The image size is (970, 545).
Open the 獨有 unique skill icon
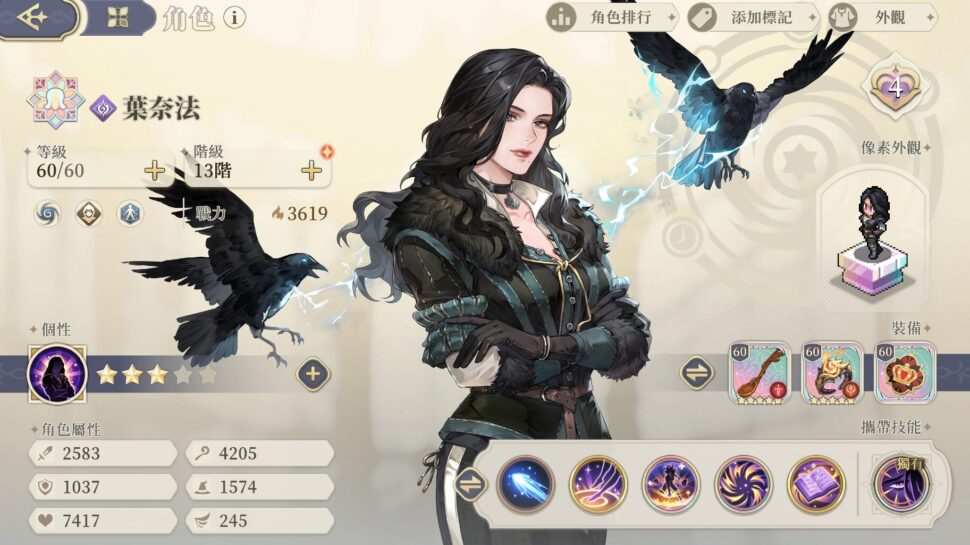pos(901,484)
